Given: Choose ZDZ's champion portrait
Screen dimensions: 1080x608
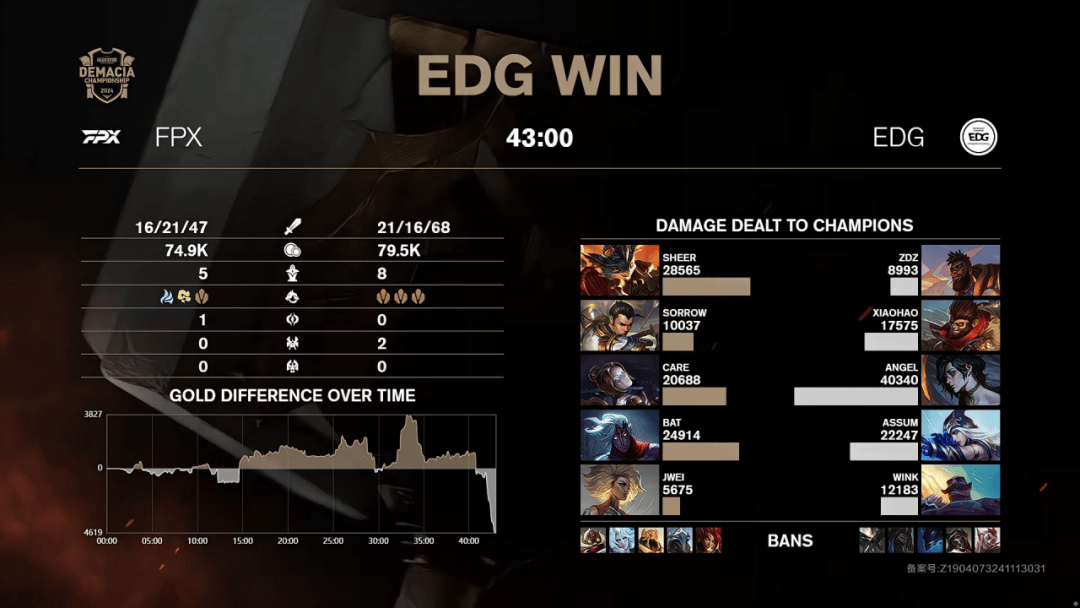Looking at the screenshot, I should tap(960, 270).
